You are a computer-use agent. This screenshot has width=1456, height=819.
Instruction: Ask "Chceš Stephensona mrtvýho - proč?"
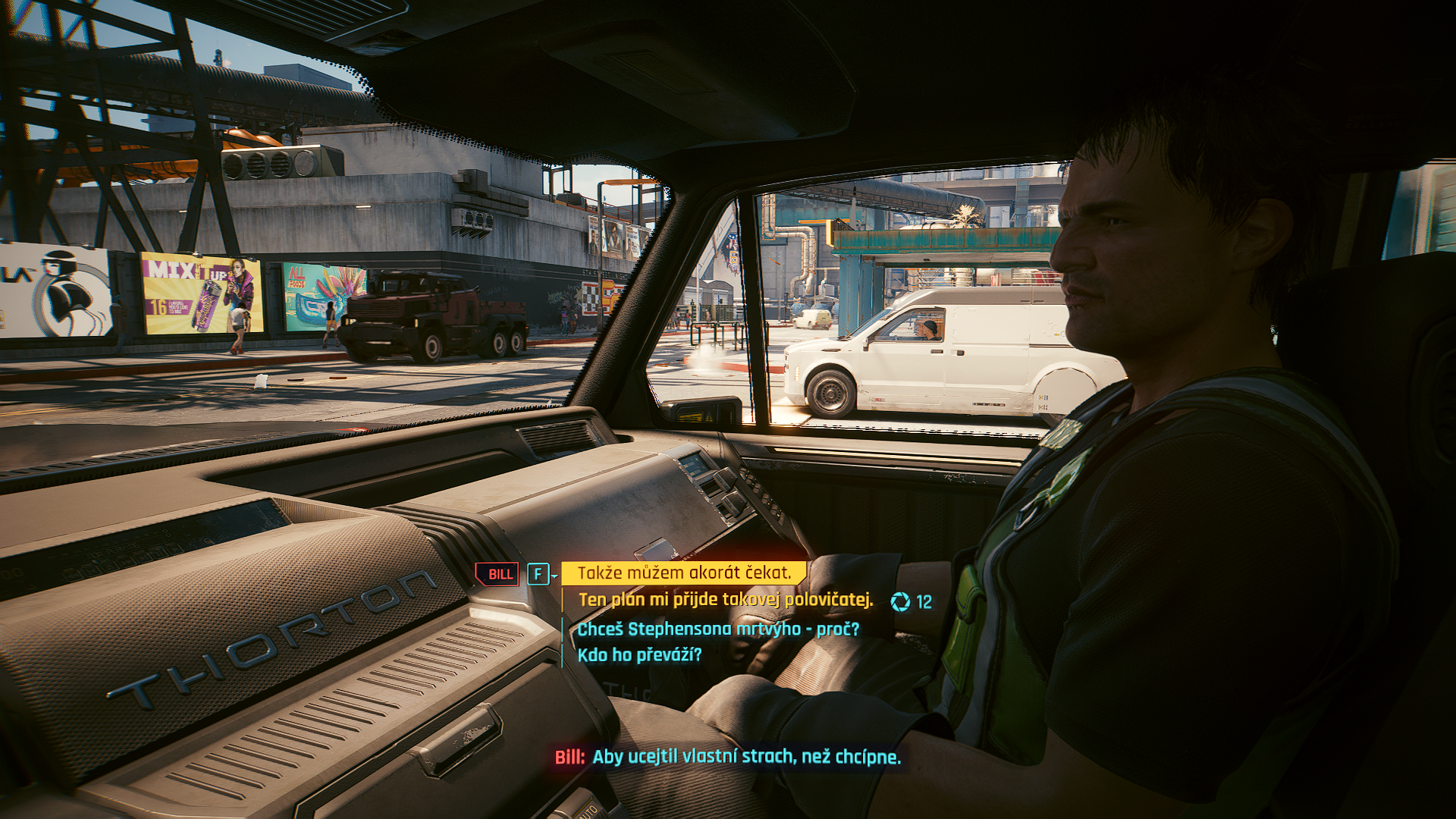pos(718,629)
